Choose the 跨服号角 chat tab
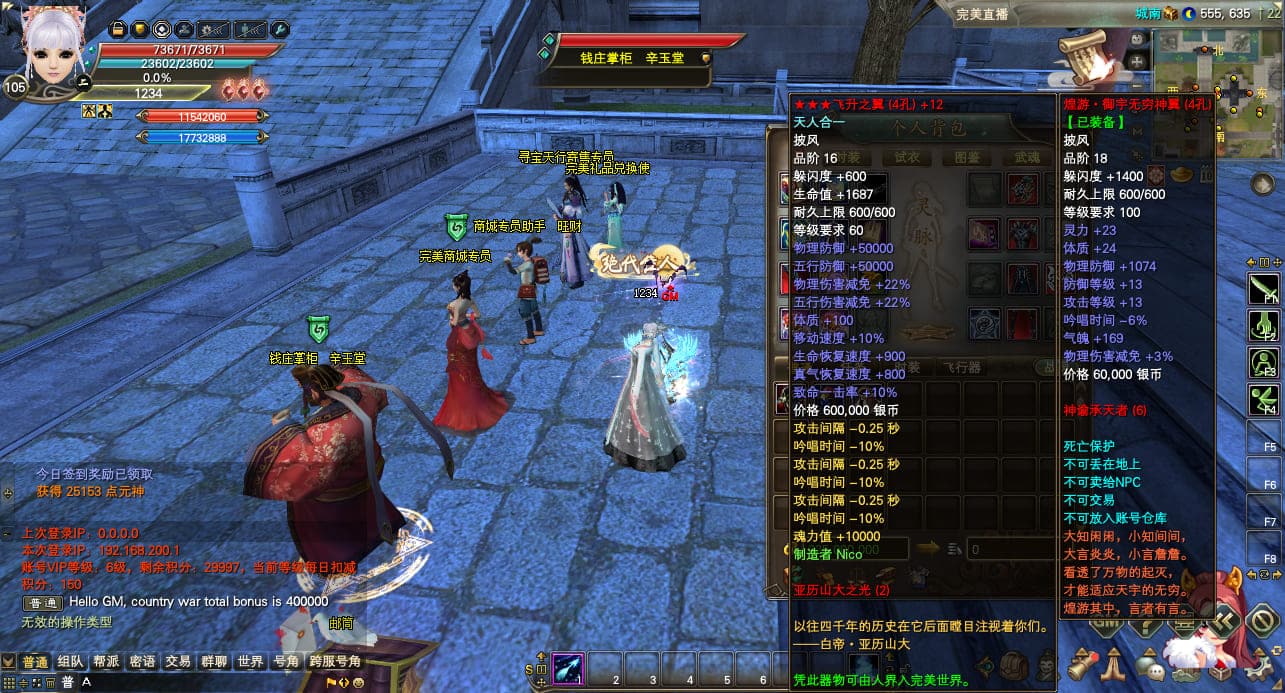This screenshot has width=1285, height=693. (335, 662)
